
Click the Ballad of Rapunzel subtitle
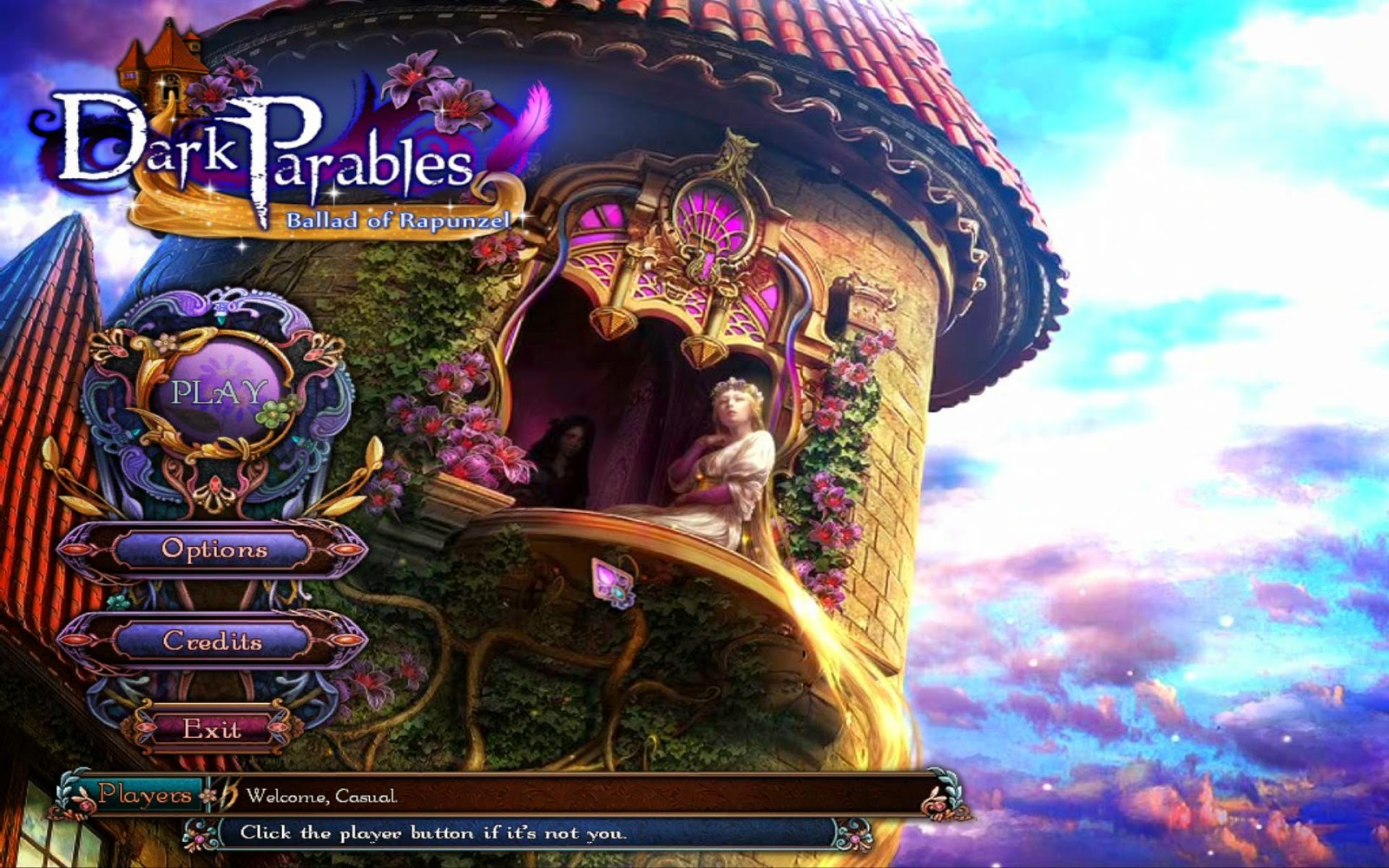click(399, 221)
